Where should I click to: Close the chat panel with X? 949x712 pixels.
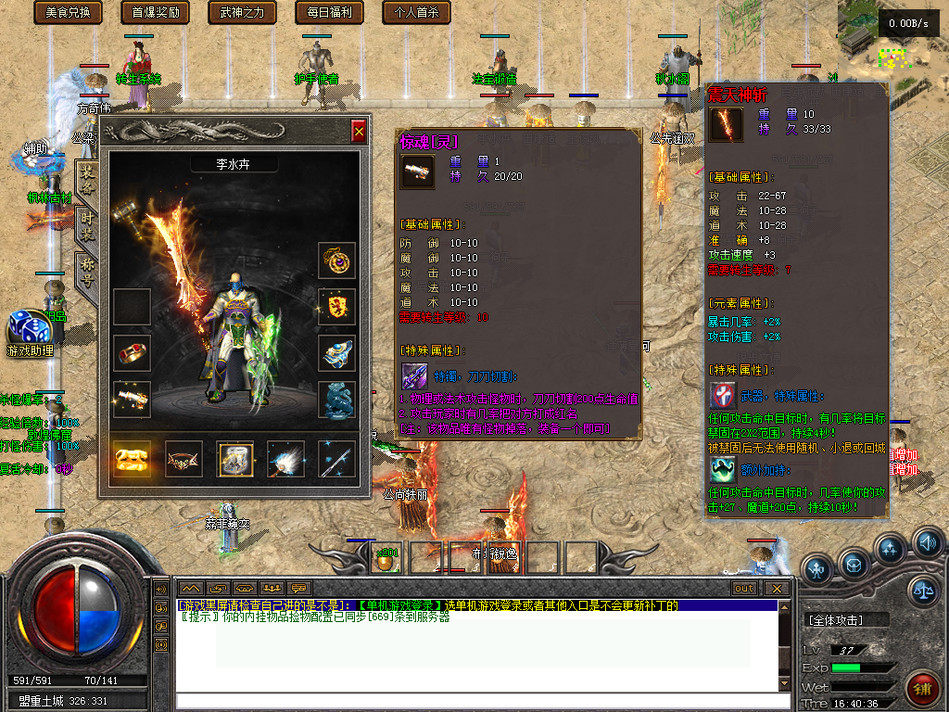point(776,588)
